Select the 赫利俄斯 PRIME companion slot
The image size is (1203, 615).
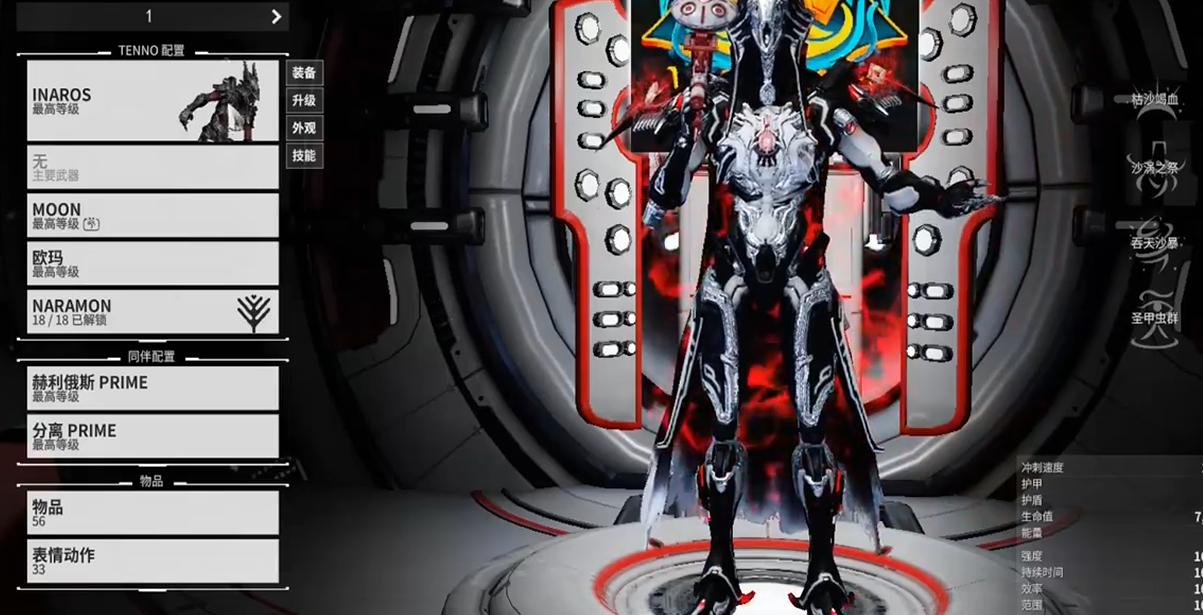click(x=152, y=388)
